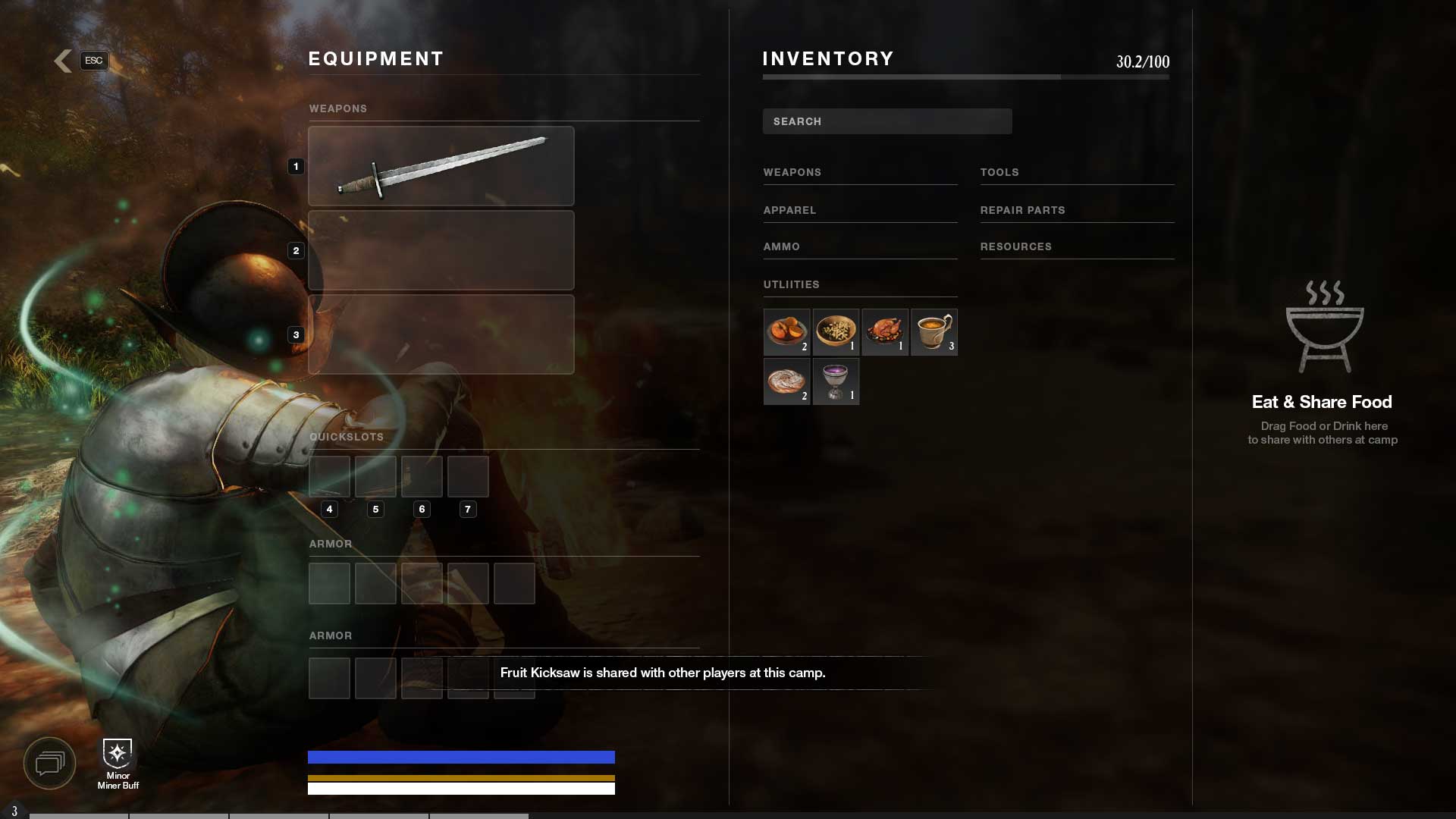
Task: Expand the Utilities category
Action: pos(791,284)
